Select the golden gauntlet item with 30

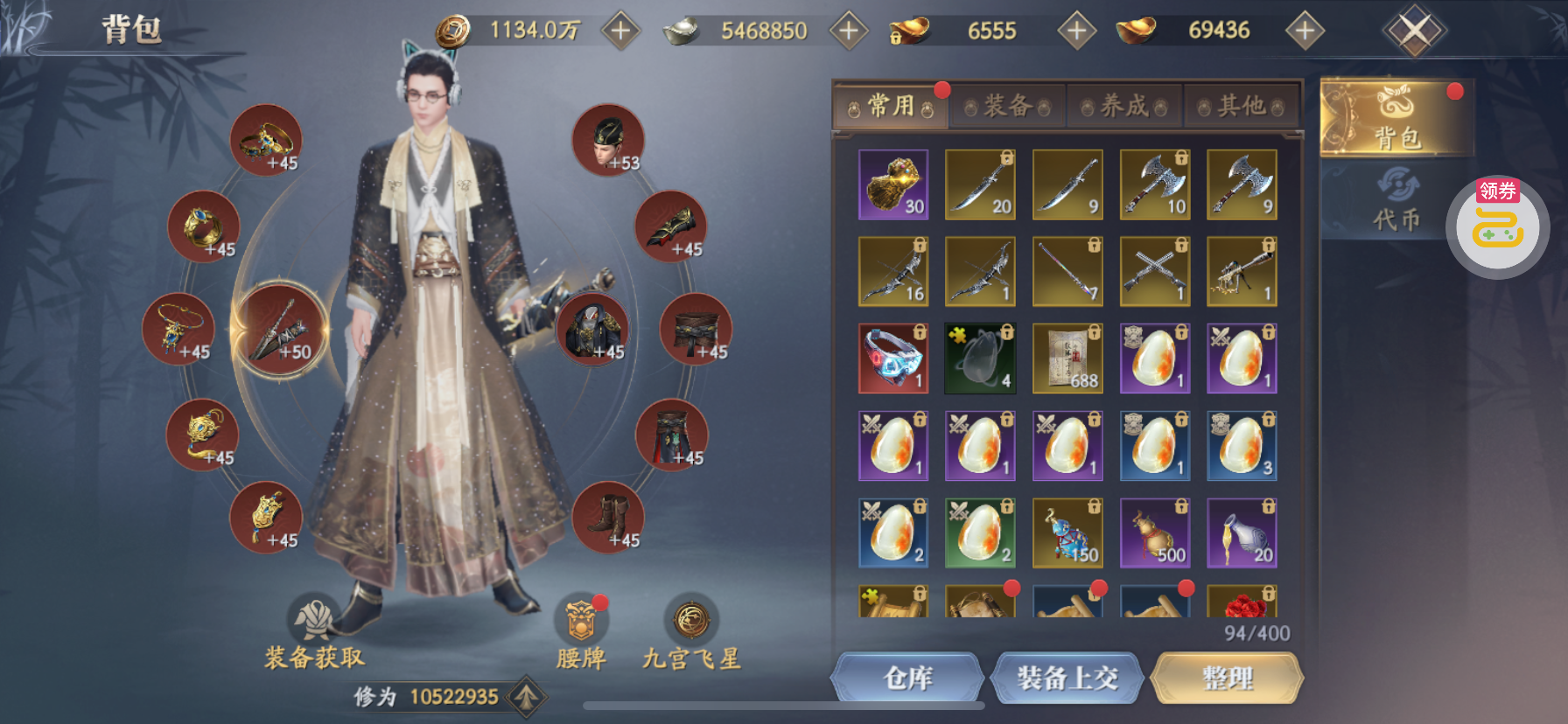pyautogui.click(x=892, y=184)
